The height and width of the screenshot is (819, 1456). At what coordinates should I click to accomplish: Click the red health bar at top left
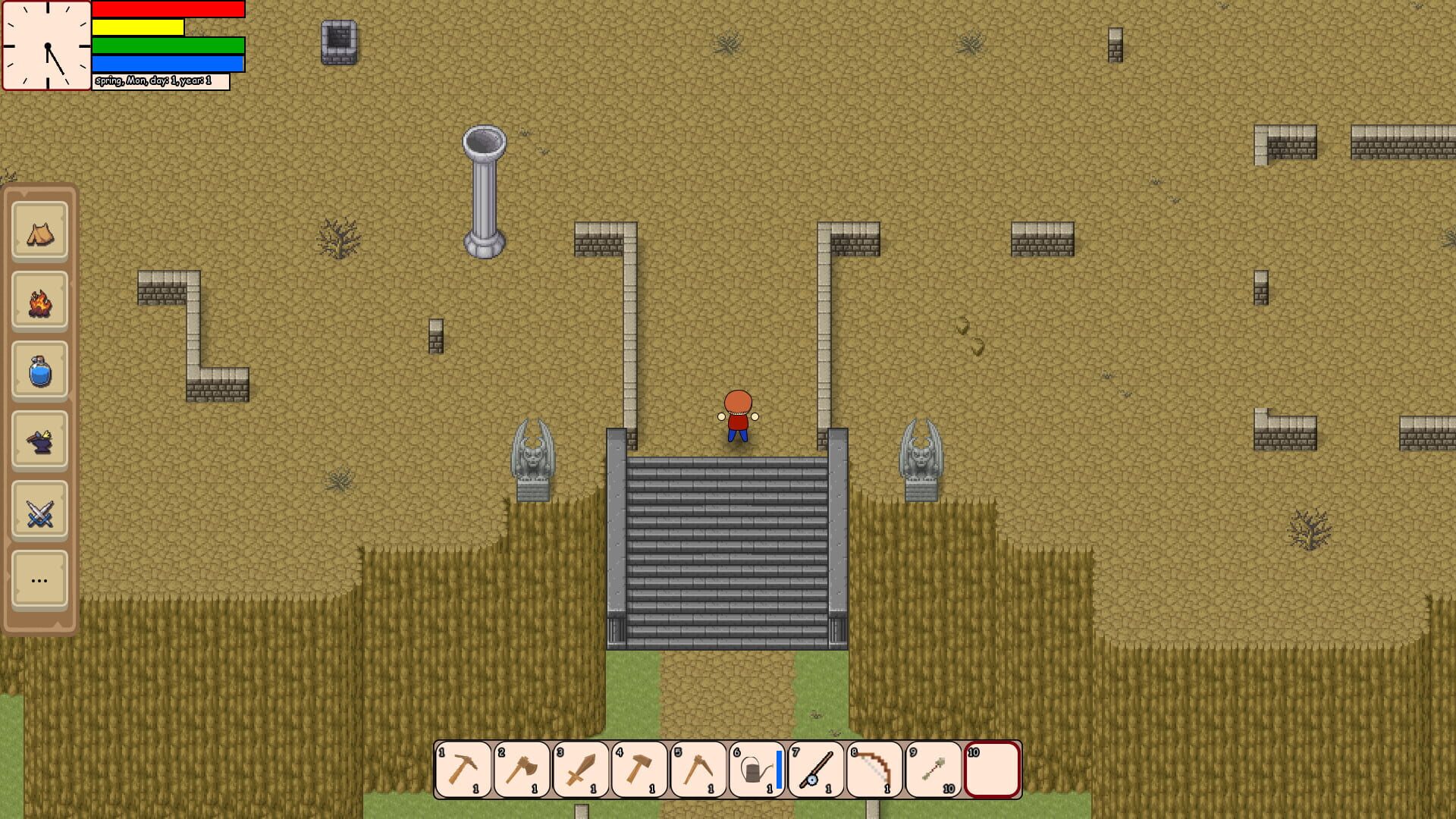pos(167,10)
